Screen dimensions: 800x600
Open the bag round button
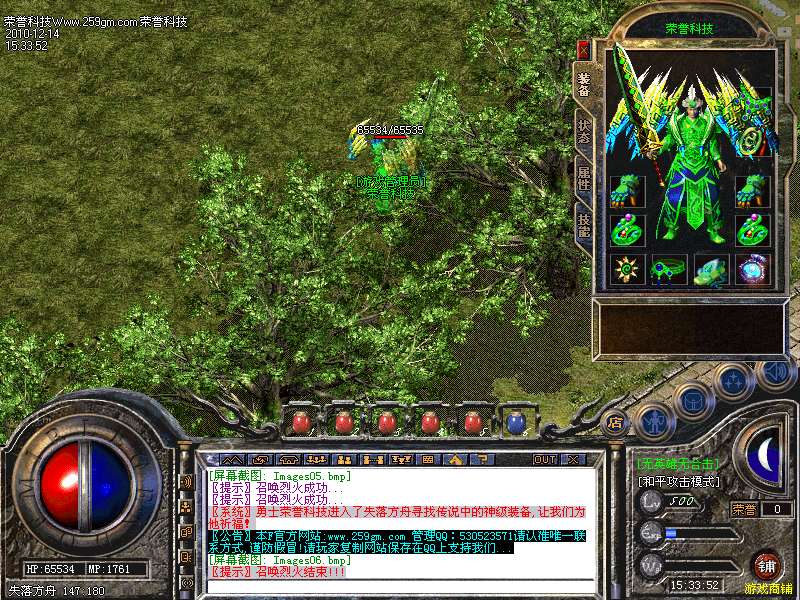(x=692, y=400)
